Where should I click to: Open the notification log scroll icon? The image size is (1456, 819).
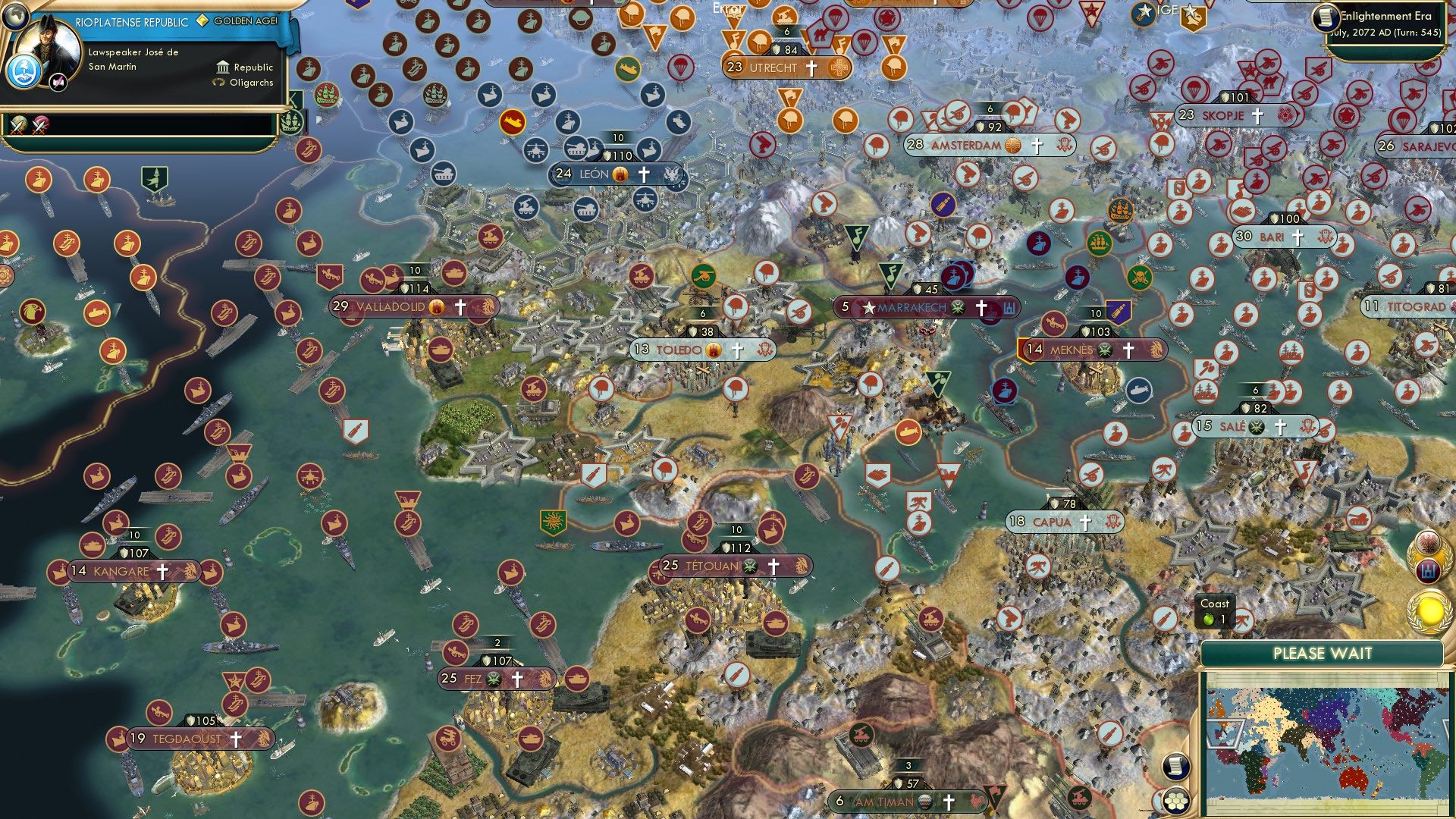point(1177,767)
